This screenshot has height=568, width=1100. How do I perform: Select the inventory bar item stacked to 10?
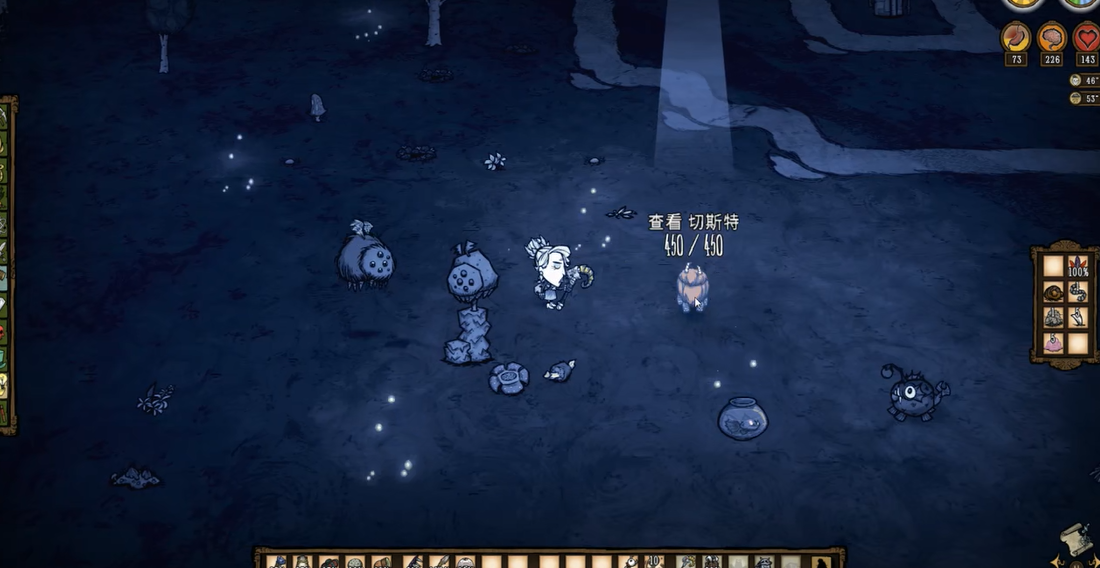656,562
